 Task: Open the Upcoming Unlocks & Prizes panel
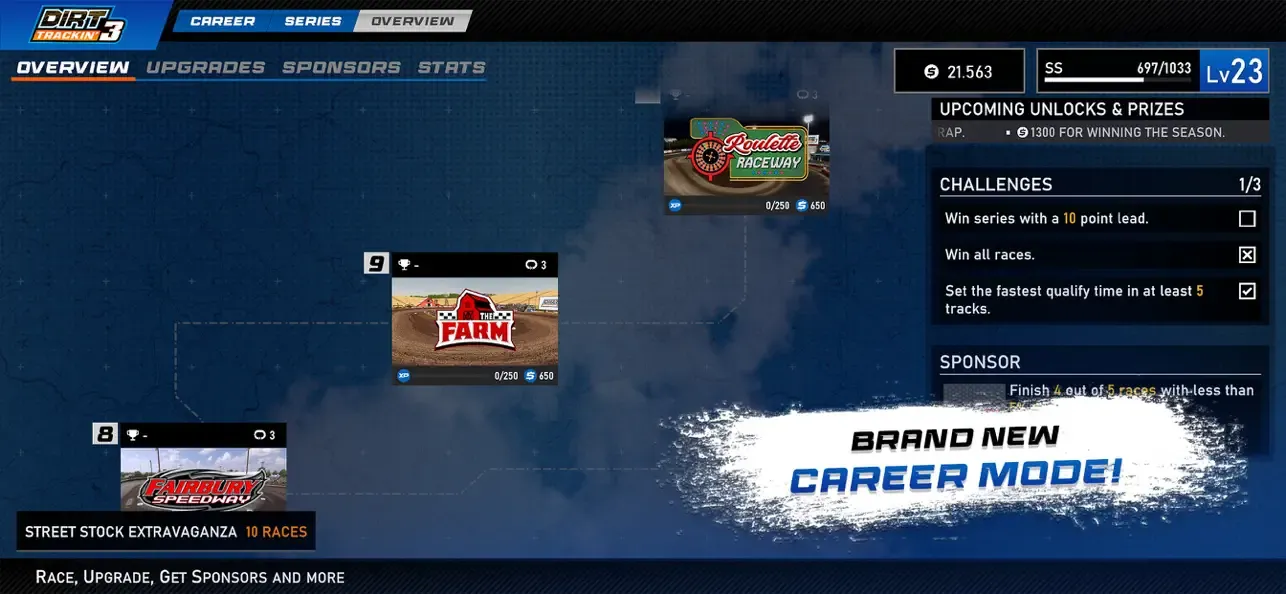[1061, 109]
